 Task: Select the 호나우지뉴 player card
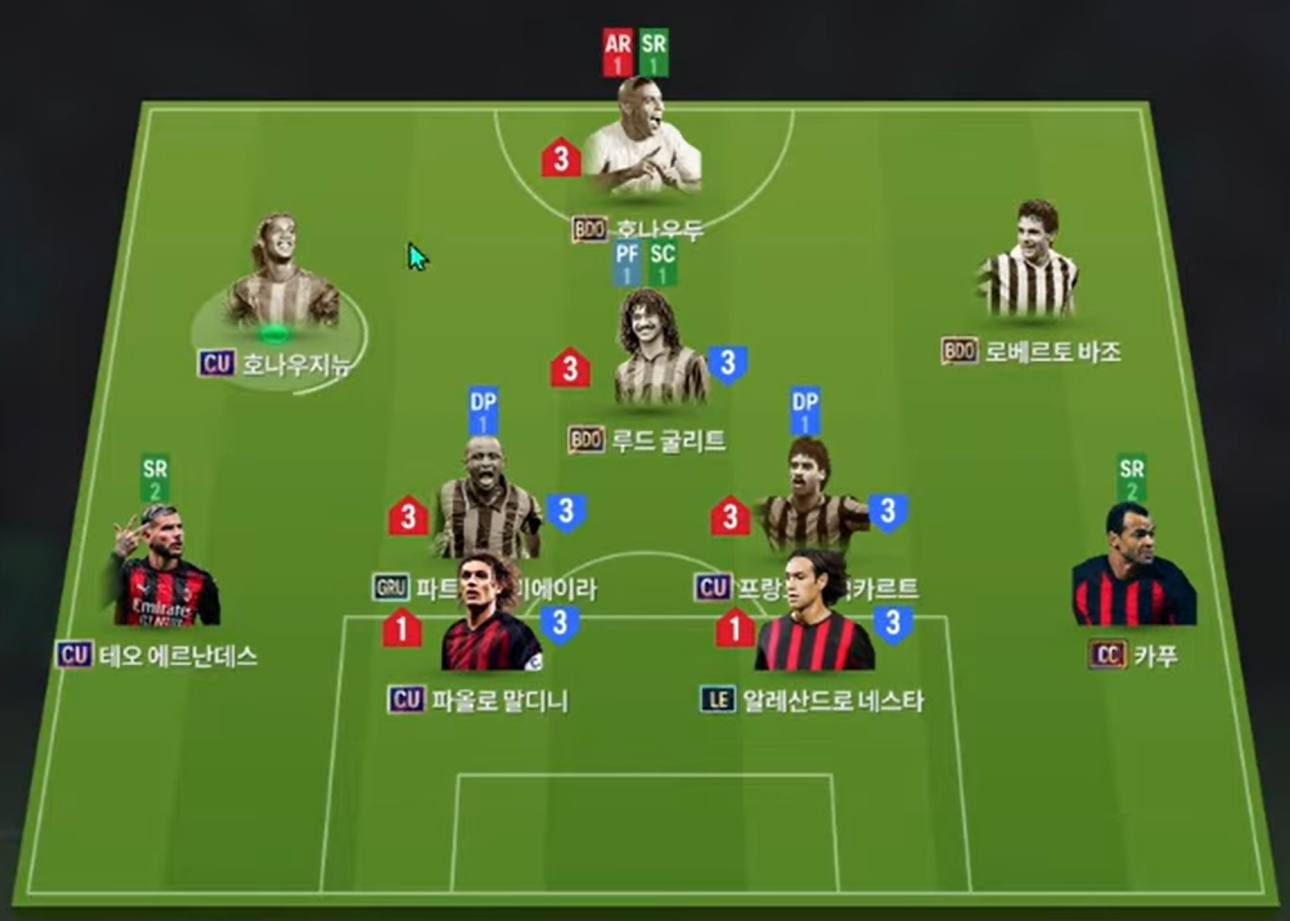pos(281,277)
